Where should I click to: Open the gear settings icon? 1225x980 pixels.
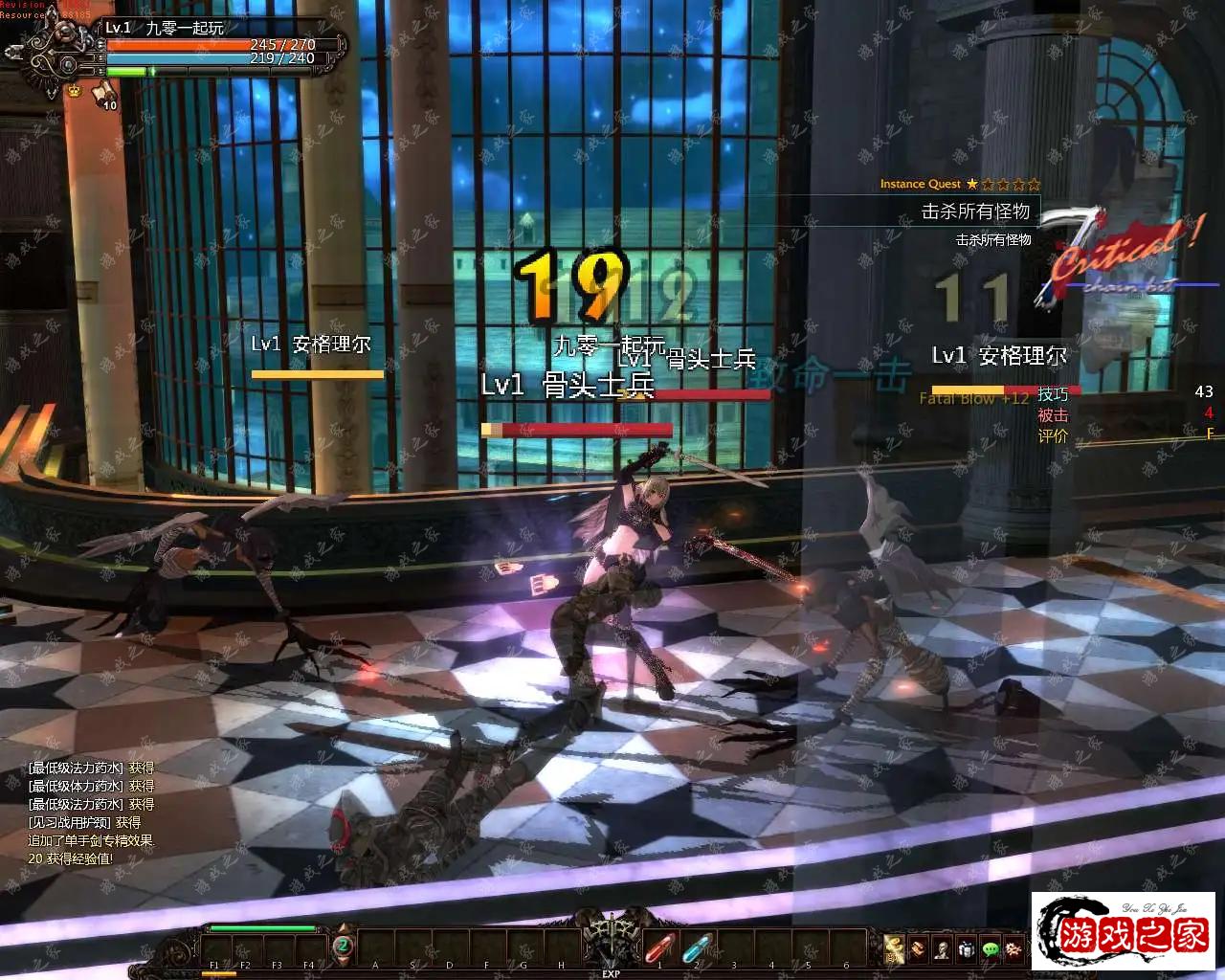(1013, 948)
